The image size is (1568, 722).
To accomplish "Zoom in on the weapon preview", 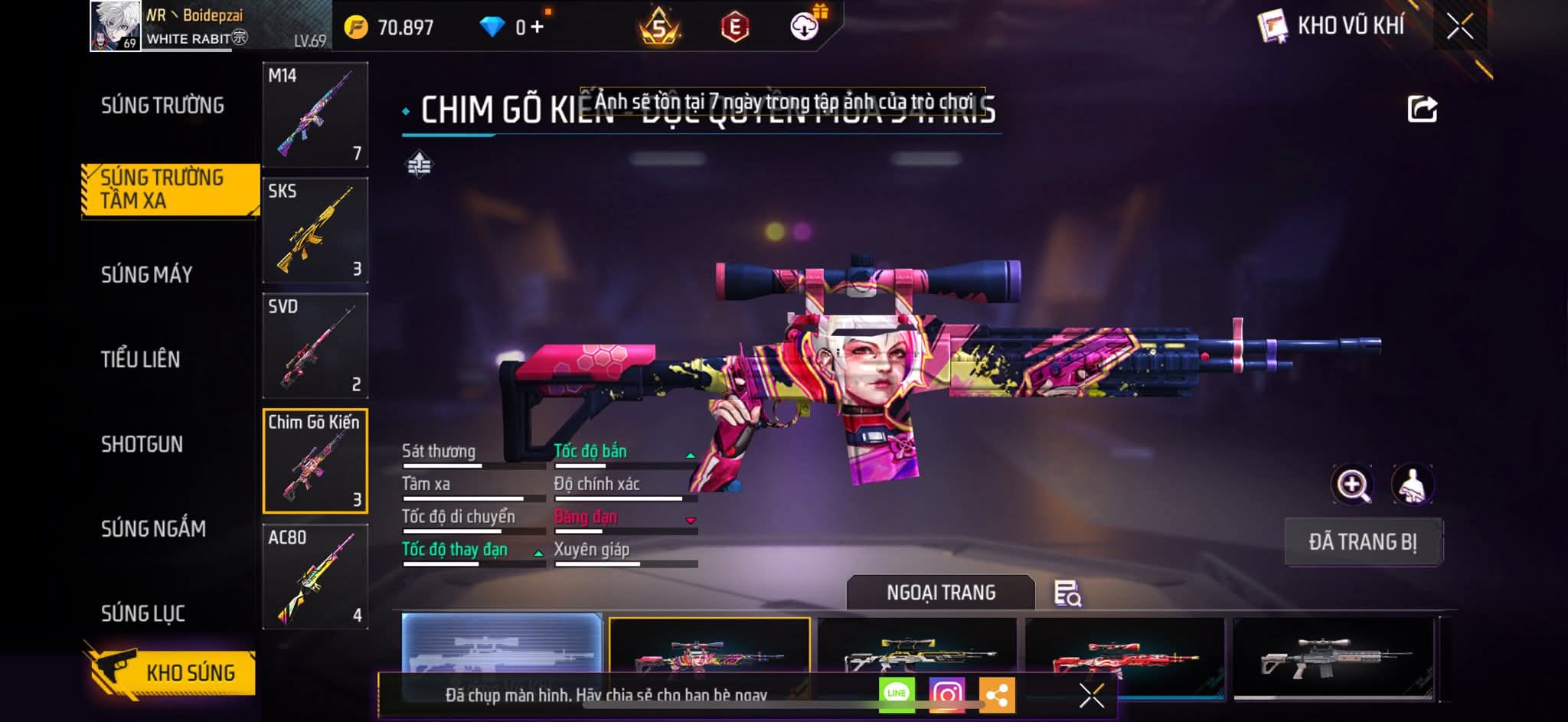I will coord(1352,485).
